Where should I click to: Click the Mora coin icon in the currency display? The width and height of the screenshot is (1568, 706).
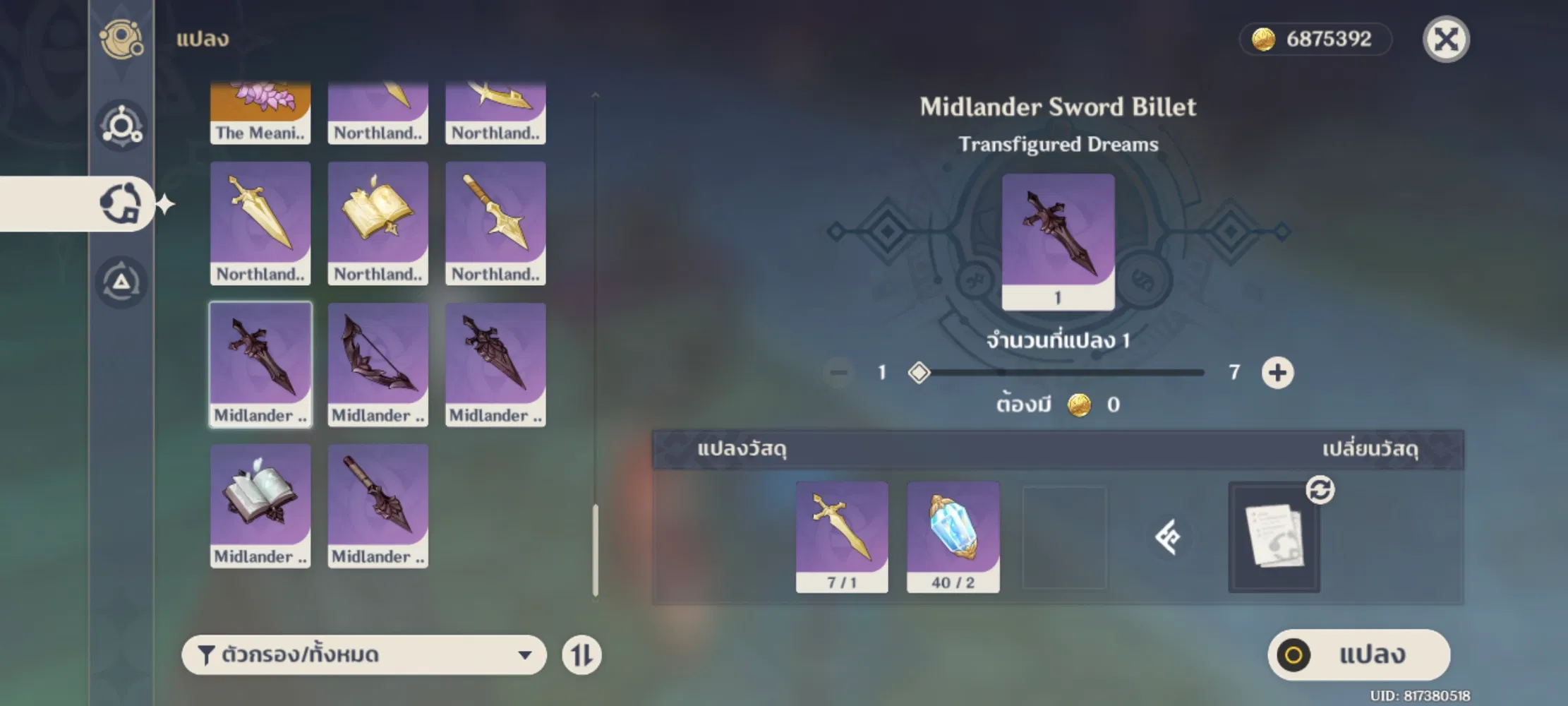pos(1265,39)
